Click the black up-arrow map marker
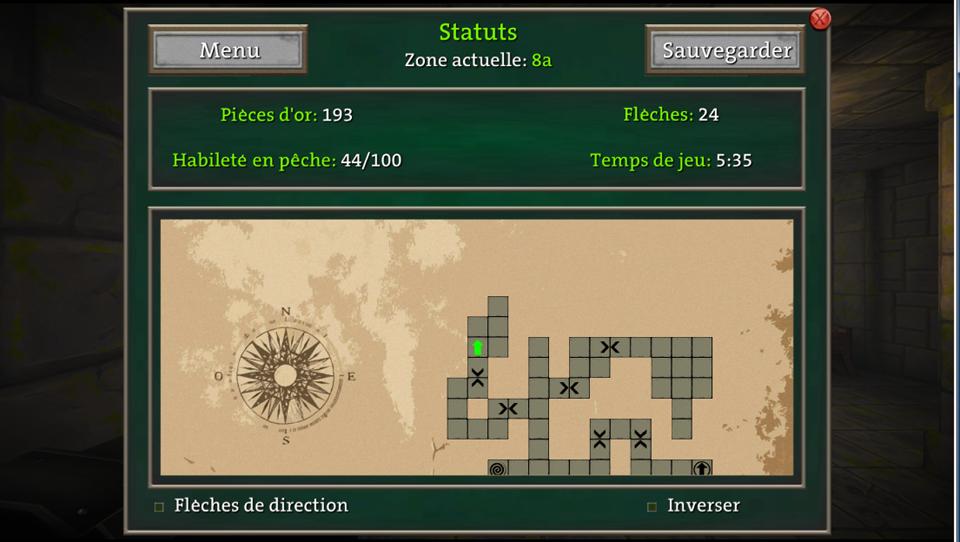The image size is (960, 542). coord(702,468)
